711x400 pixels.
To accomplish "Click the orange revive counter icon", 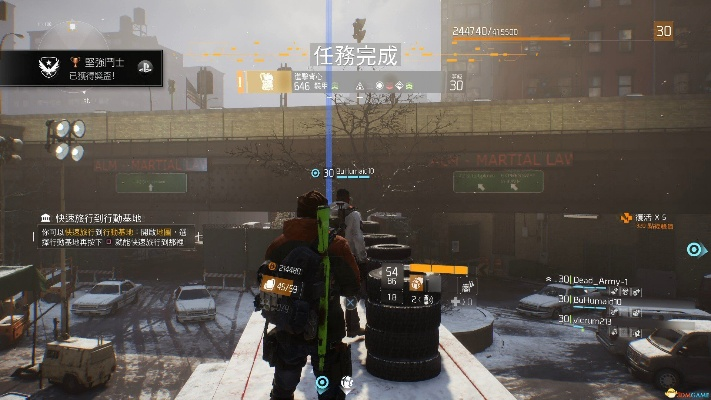I will (626, 216).
